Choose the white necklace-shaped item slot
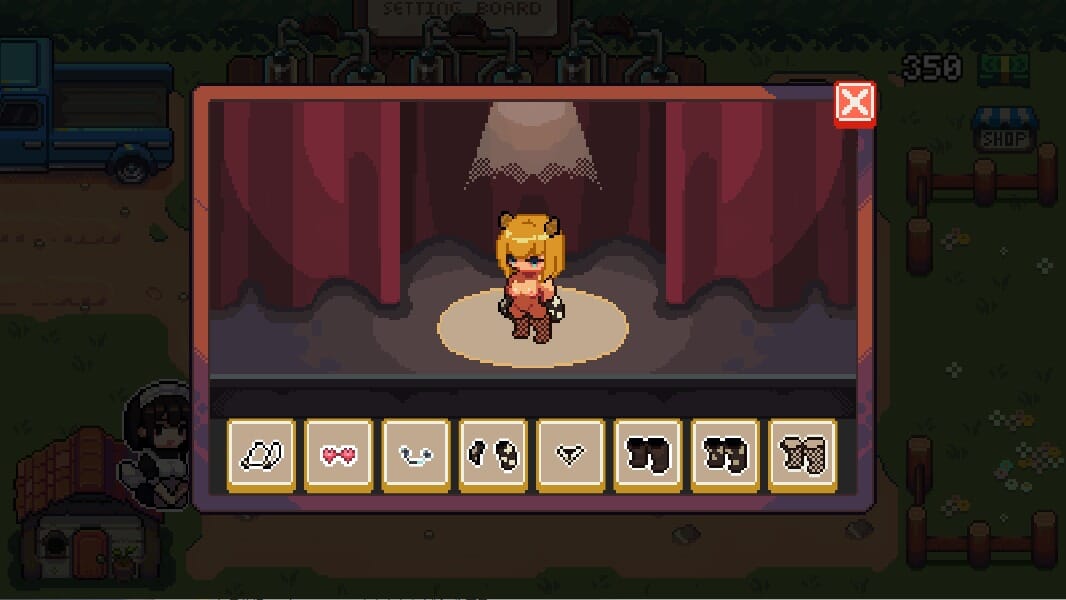Viewport: 1066px width, 600px height. tap(416, 455)
